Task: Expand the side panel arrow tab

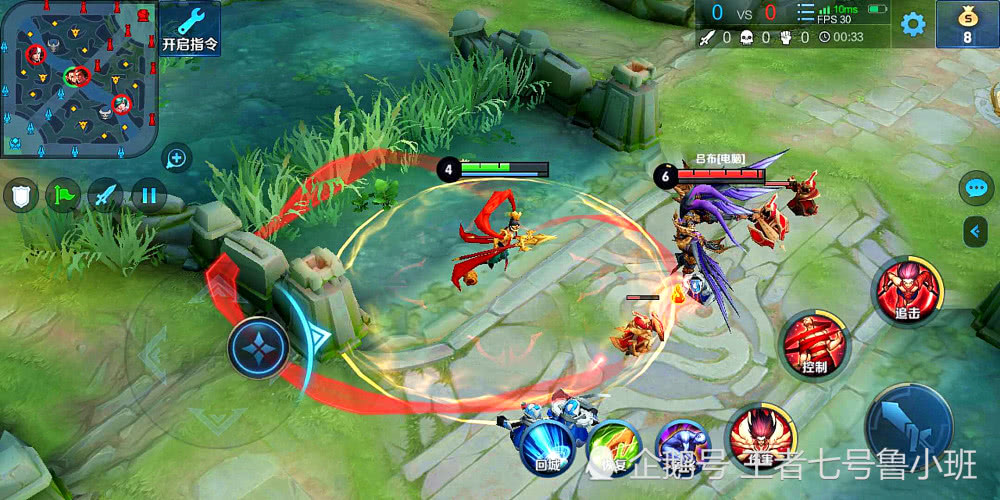Action: pyautogui.click(x=976, y=232)
